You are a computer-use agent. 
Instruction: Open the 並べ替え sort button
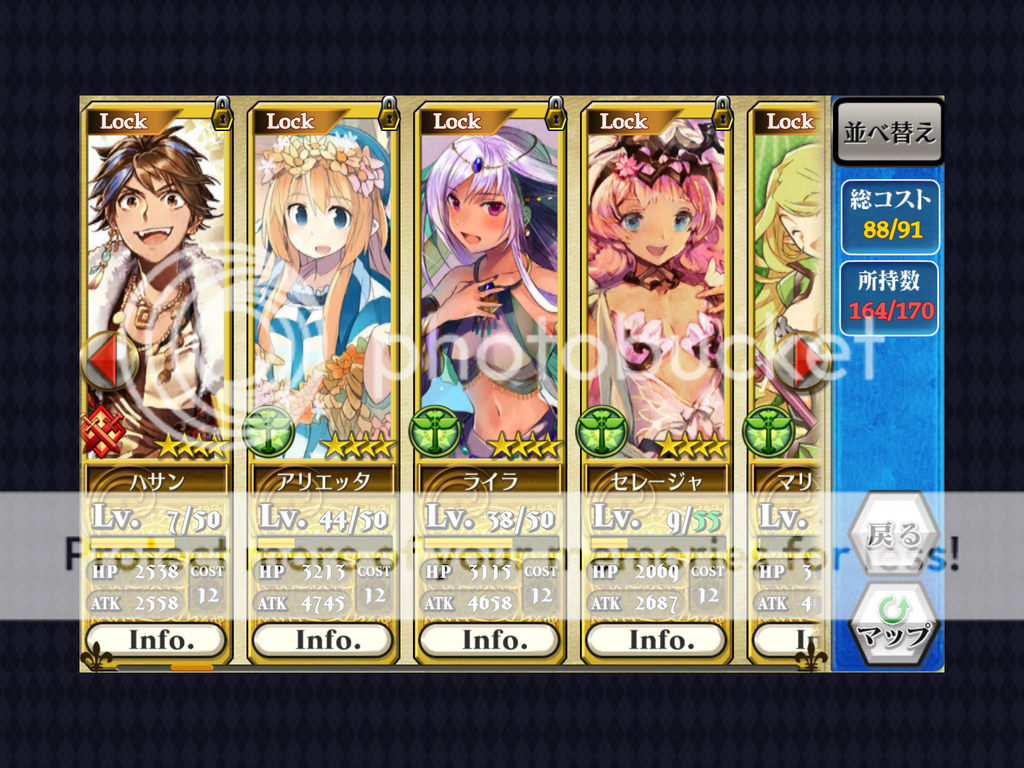click(888, 132)
